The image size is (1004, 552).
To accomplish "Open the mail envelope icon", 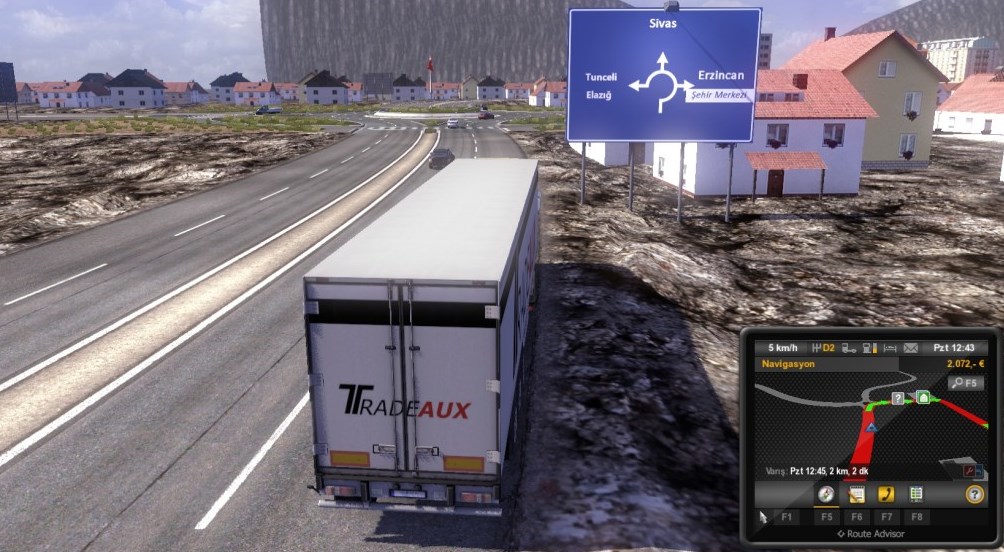I will pyautogui.click(x=910, y=348).
